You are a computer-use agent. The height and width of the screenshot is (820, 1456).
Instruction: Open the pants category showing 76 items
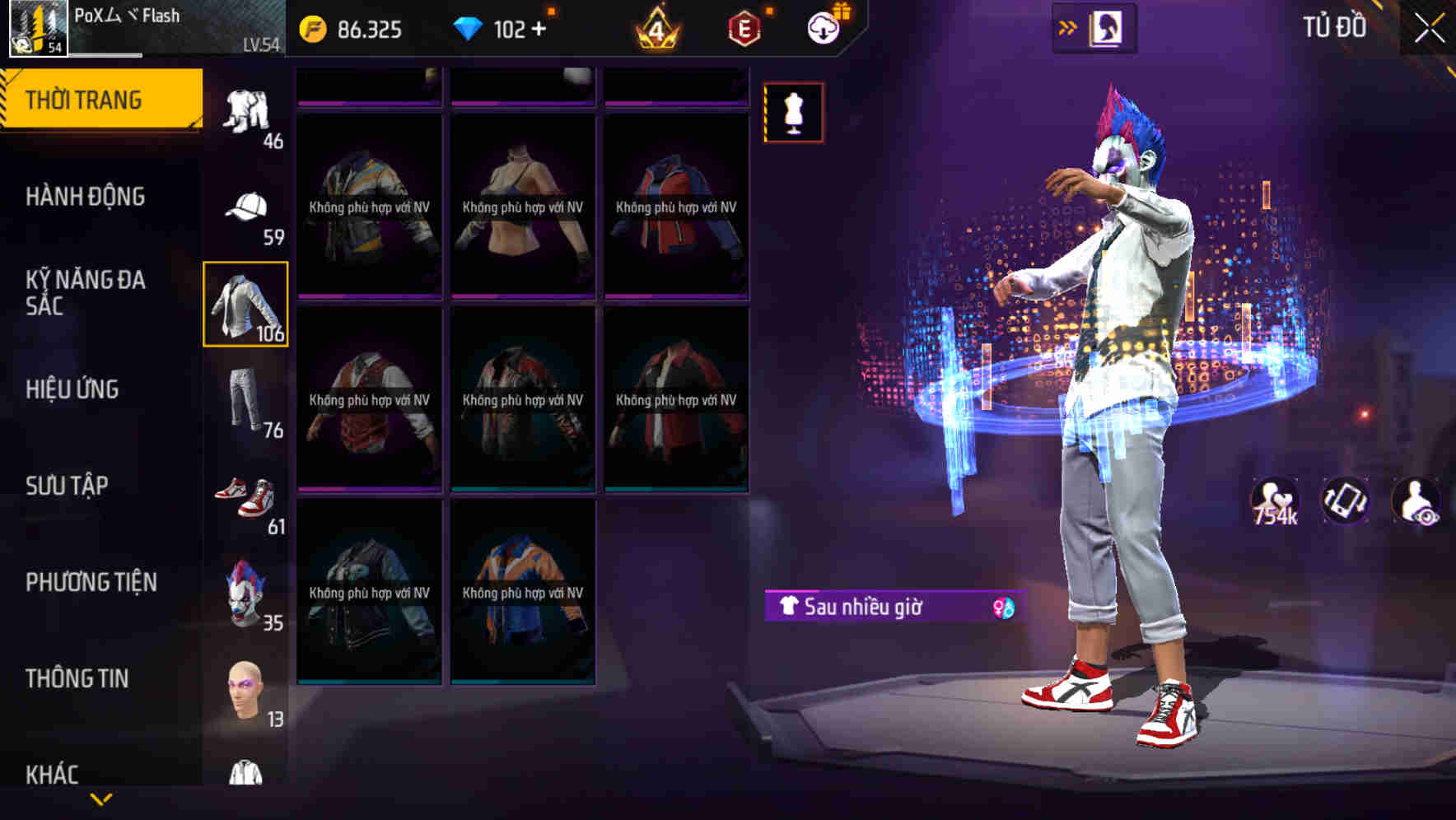246,398
